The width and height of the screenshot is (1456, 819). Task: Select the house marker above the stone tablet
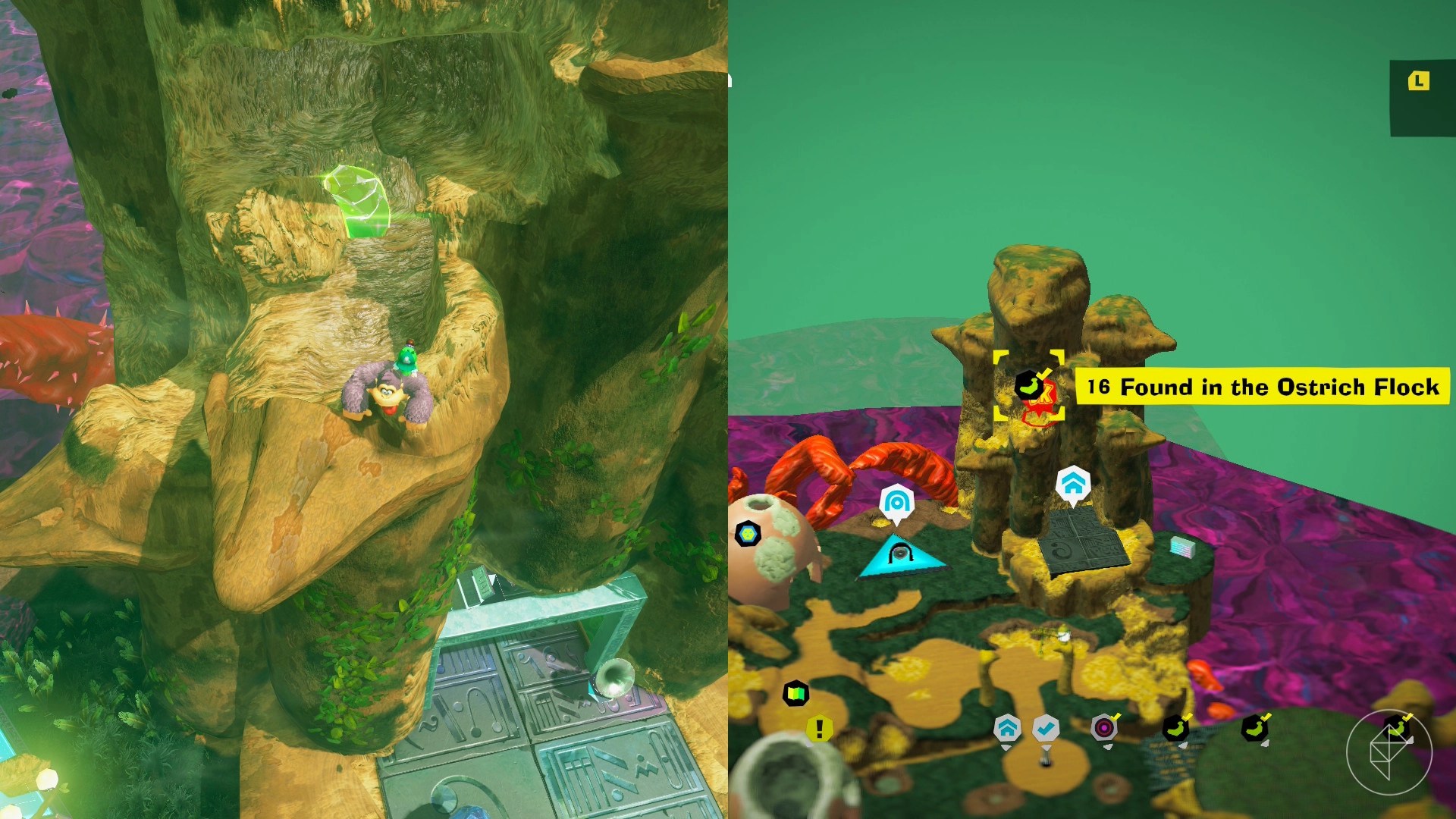1073,483
